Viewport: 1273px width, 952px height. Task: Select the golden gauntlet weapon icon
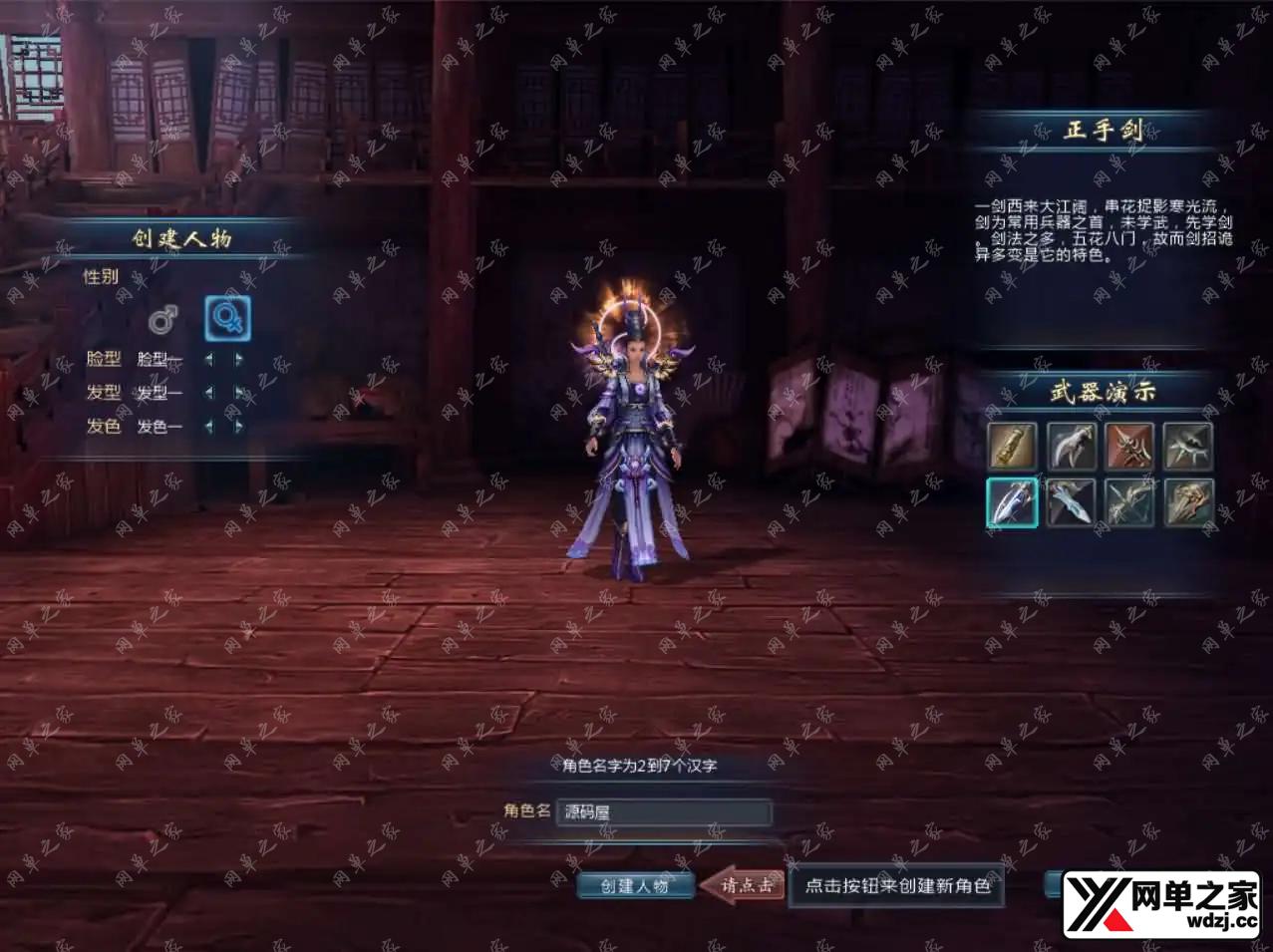pos(1013,446)
